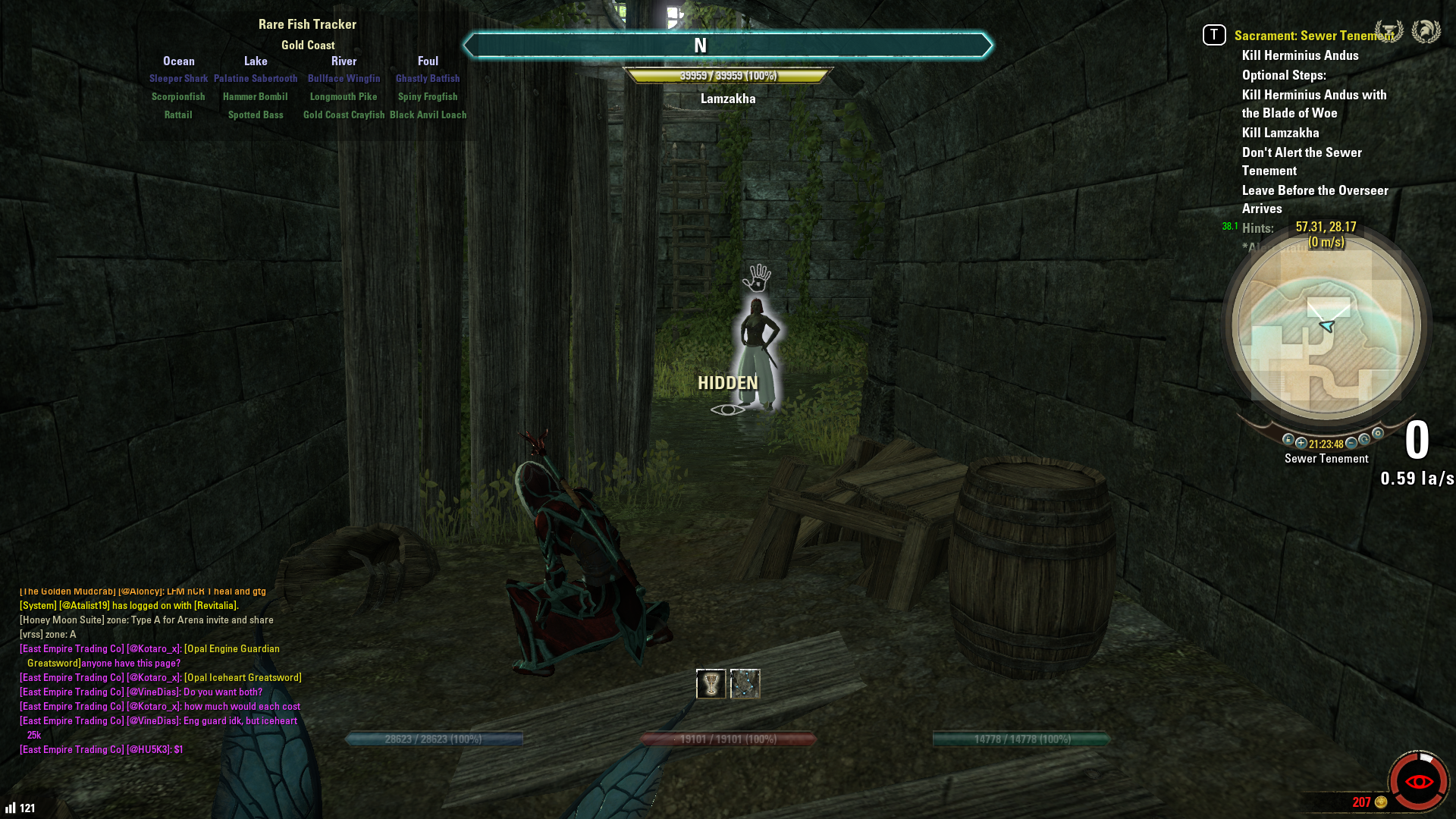Select the goblet buff icon
Image resolution: width=1456 pixels, height=819 pixels.
point(711,684)
